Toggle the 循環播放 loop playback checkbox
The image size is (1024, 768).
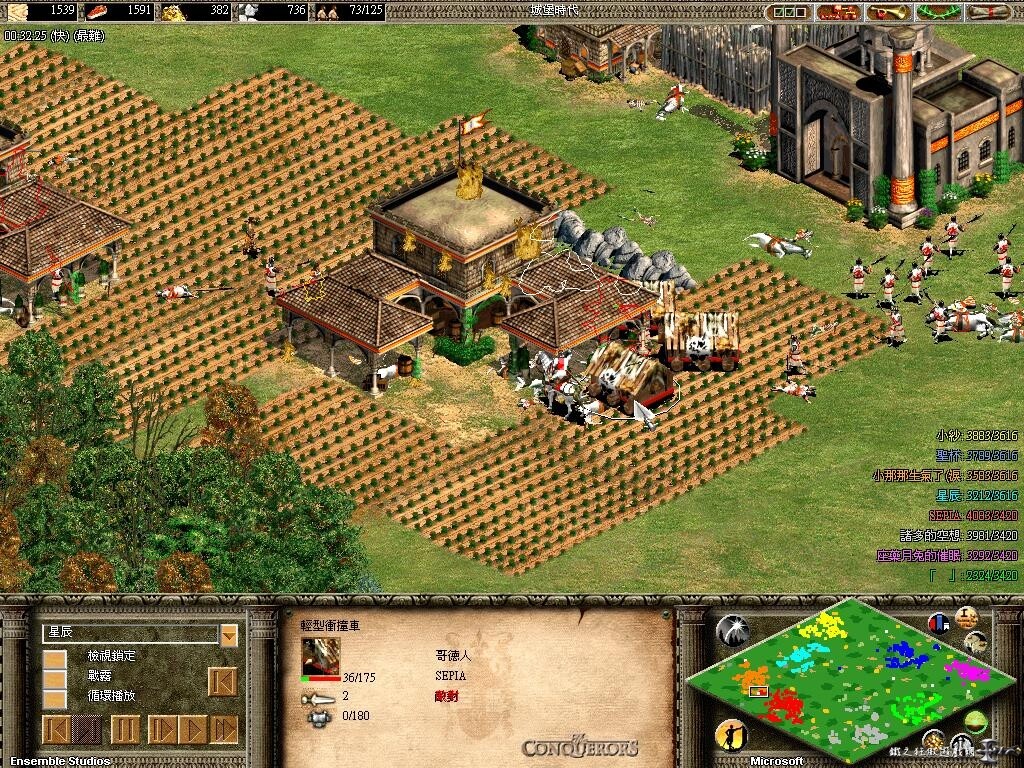coord(55,697)
